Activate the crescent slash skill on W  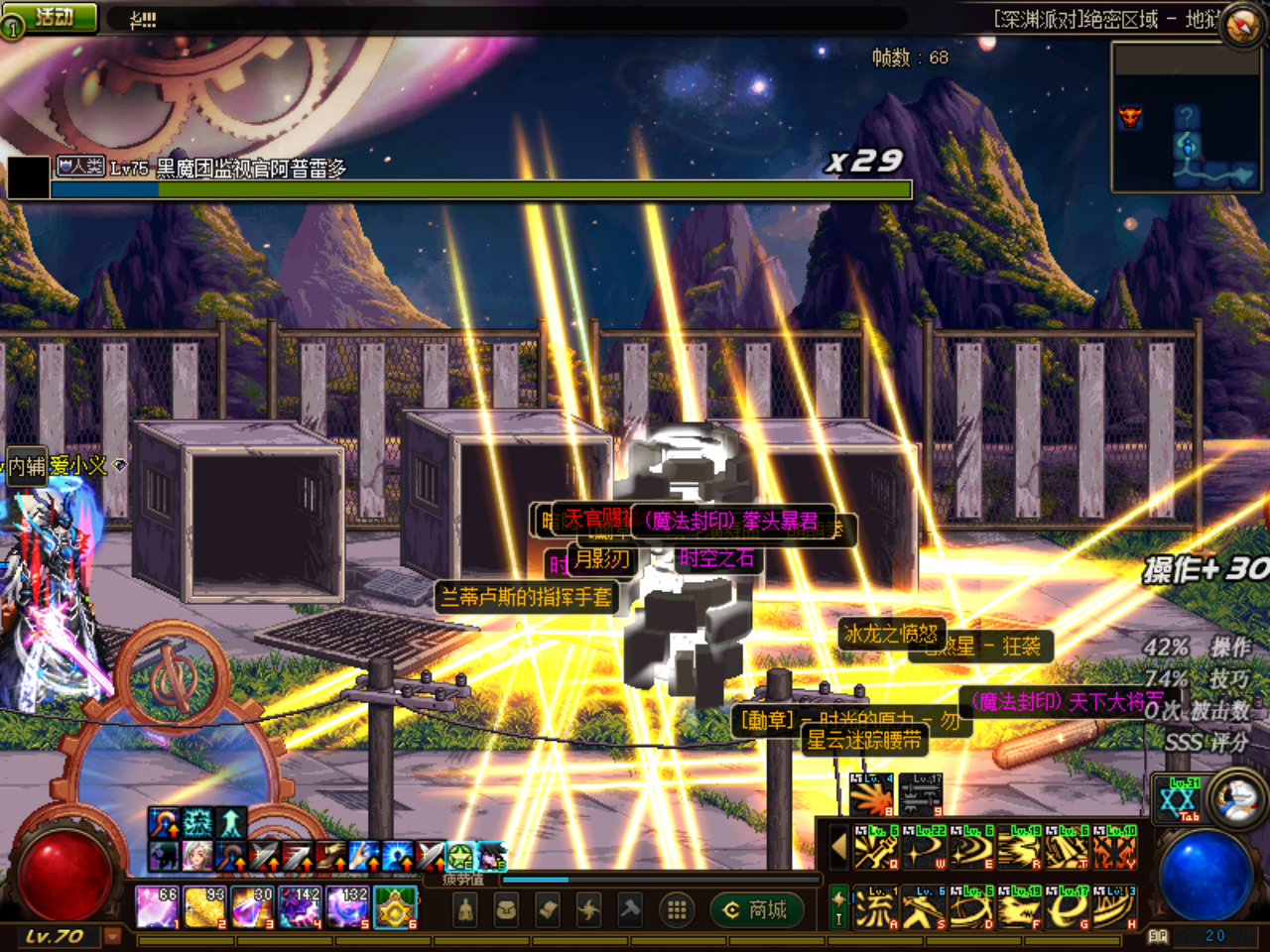(x=924, y=849)
